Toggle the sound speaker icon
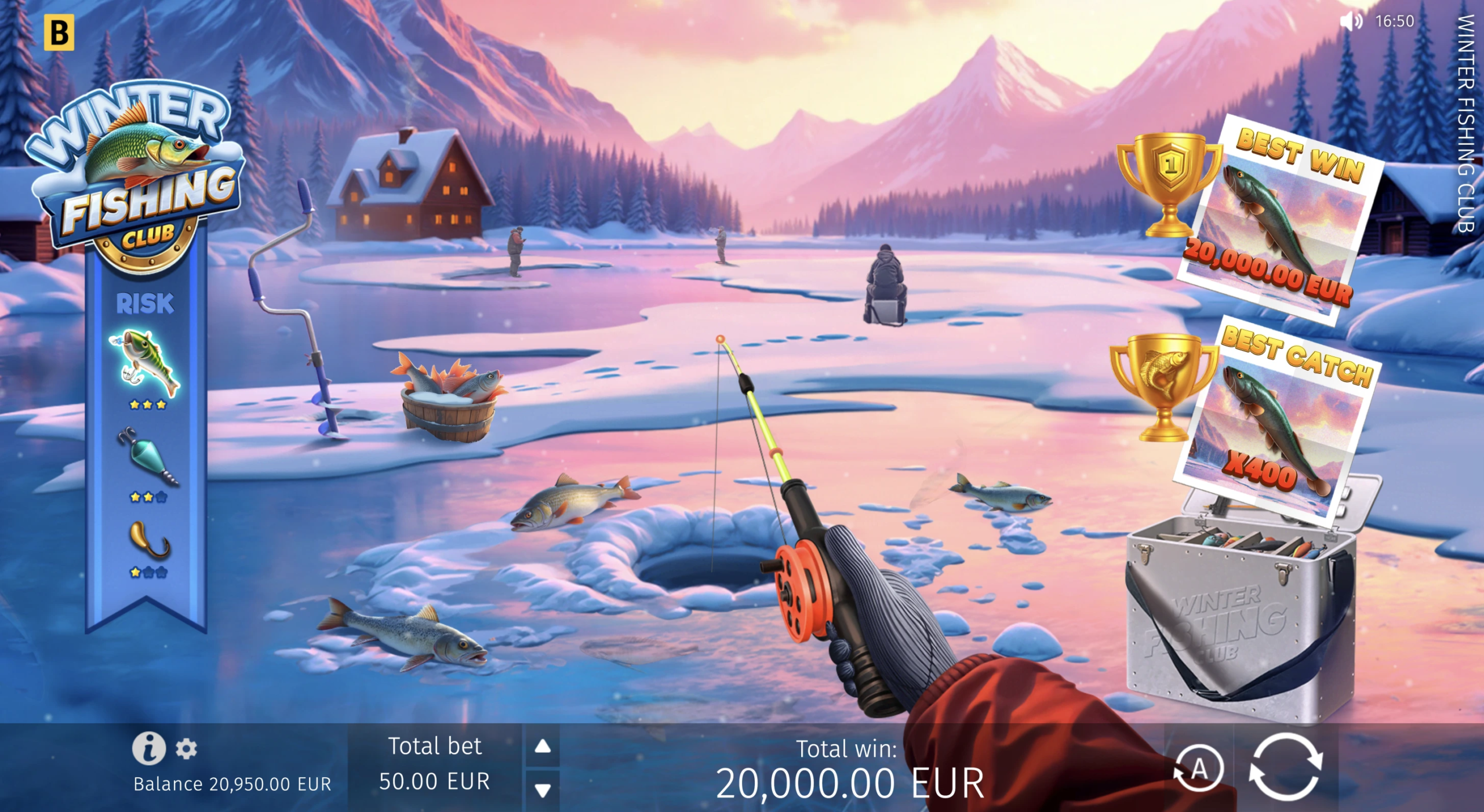This screenshot has width=1484, height=812. click(x=1351, y=21)
